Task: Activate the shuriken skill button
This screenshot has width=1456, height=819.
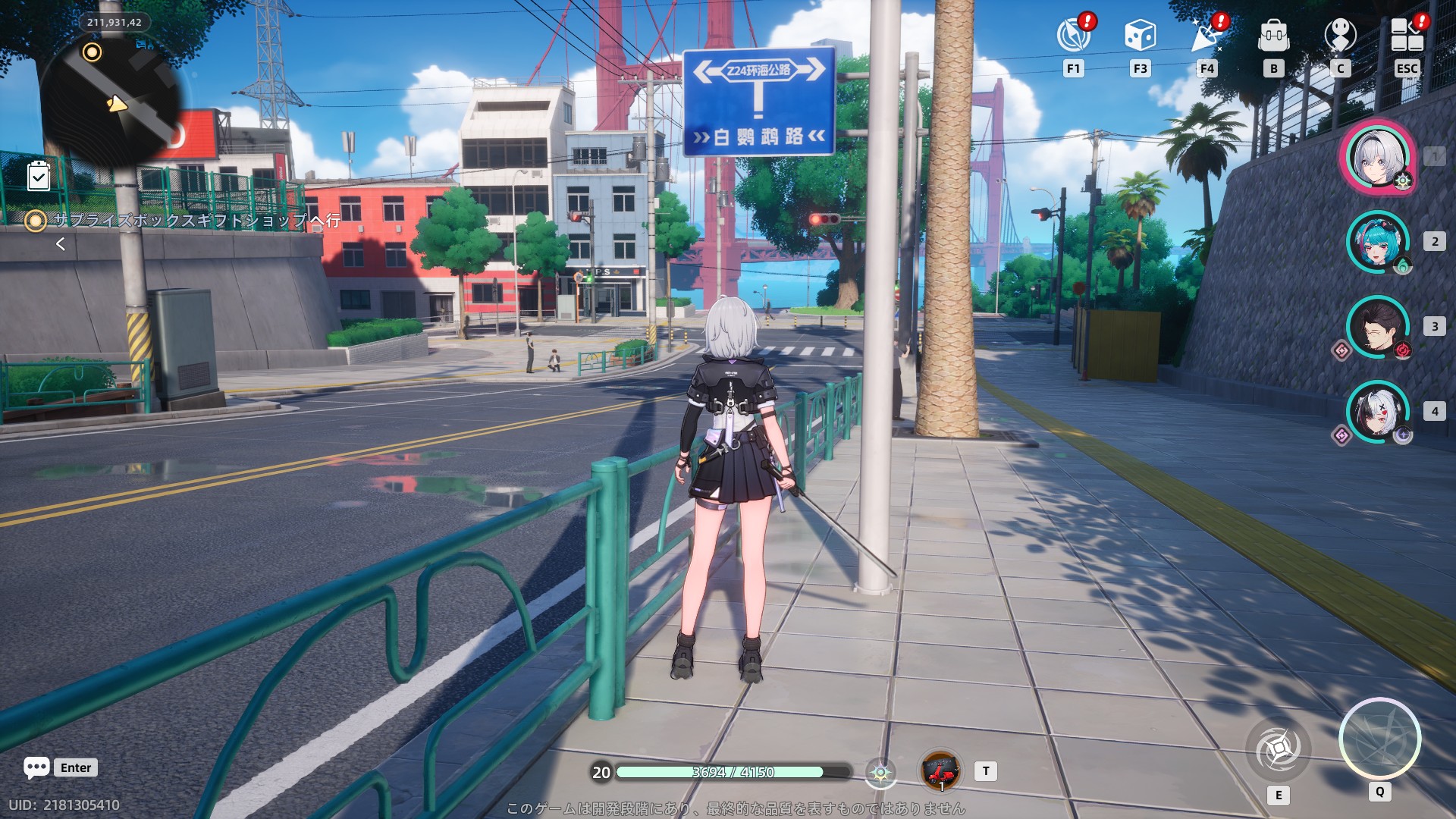Action: [x=1279, y=749]
